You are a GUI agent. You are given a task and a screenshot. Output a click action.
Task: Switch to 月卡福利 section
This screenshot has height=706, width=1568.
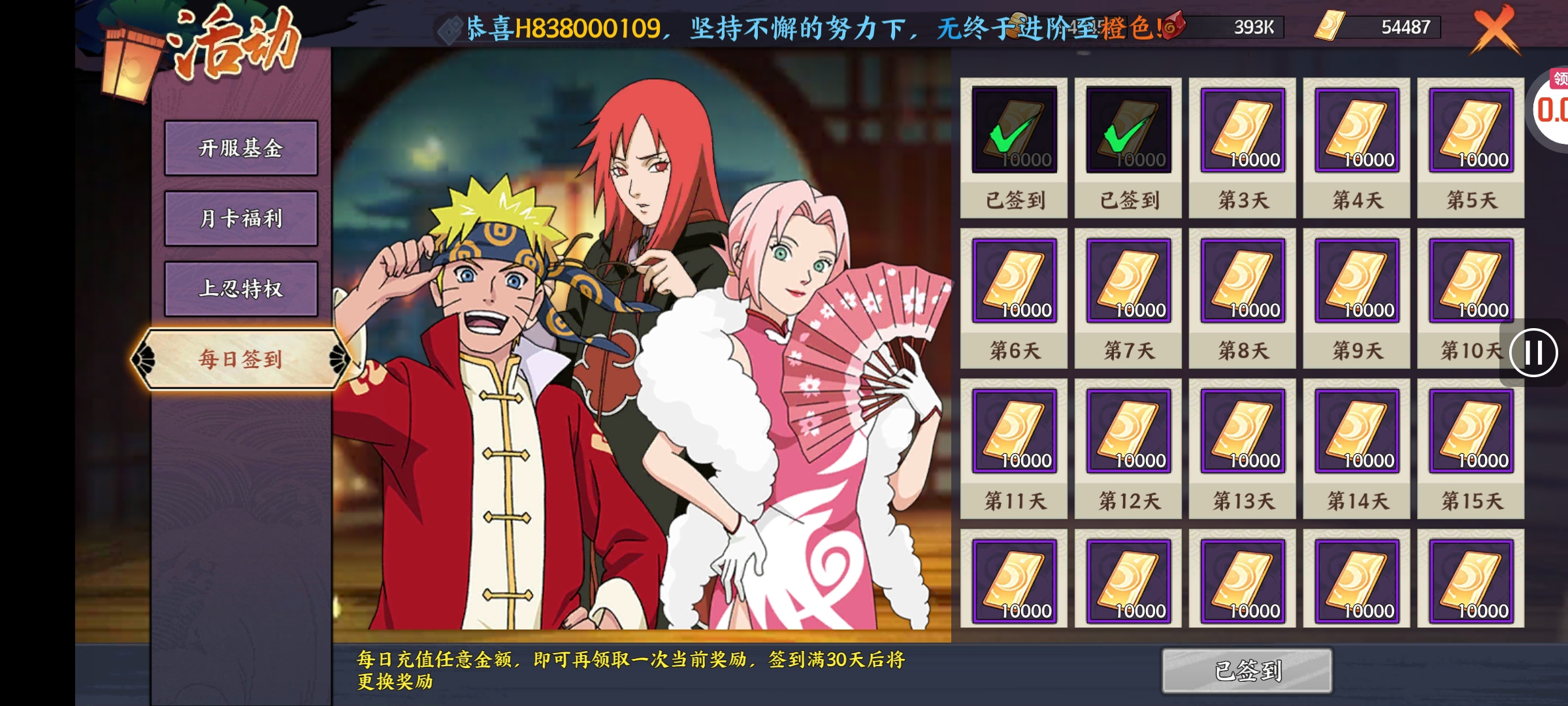point(240,218)
